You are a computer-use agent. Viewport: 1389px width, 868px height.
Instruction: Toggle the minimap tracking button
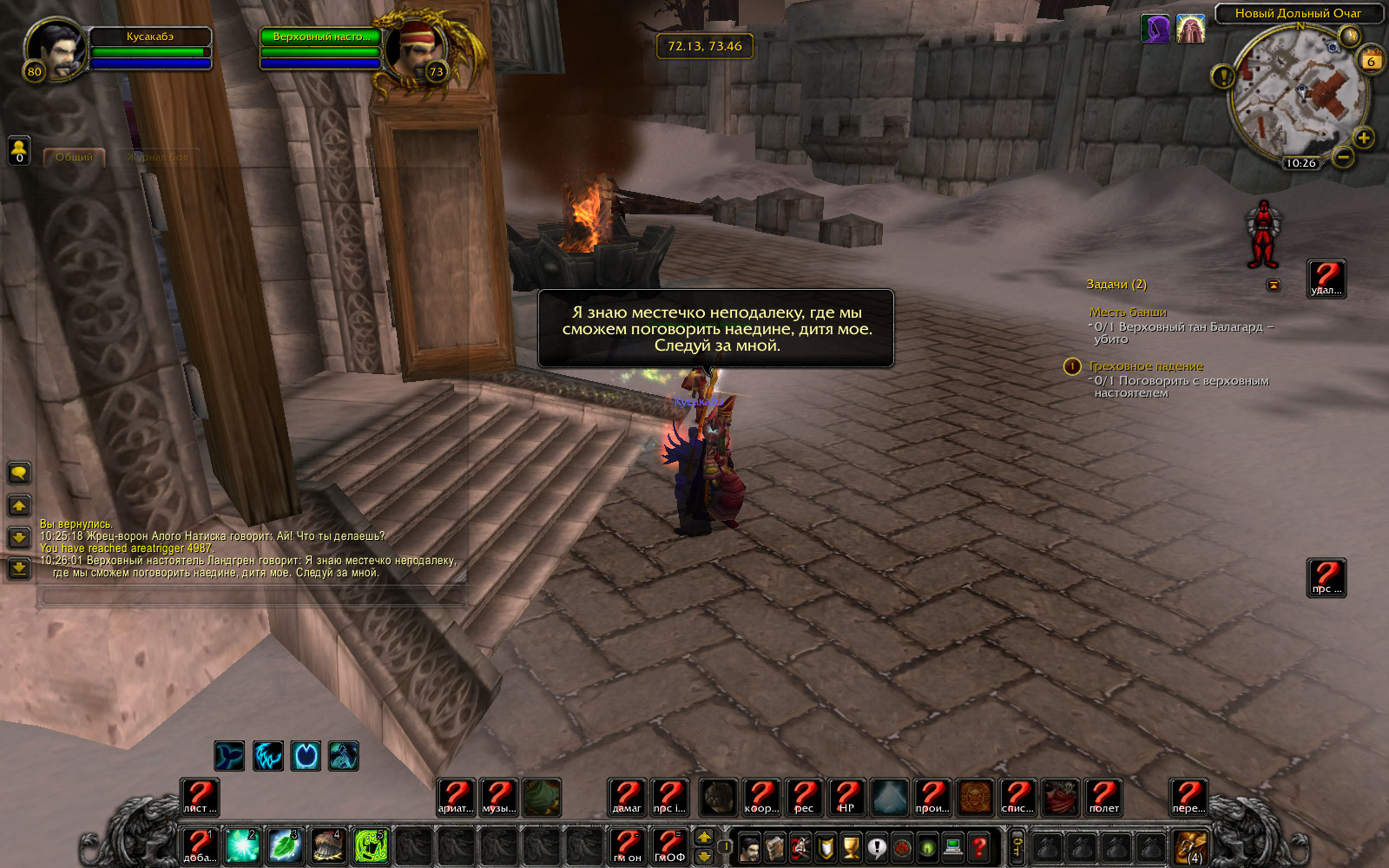click(1349, 36)
